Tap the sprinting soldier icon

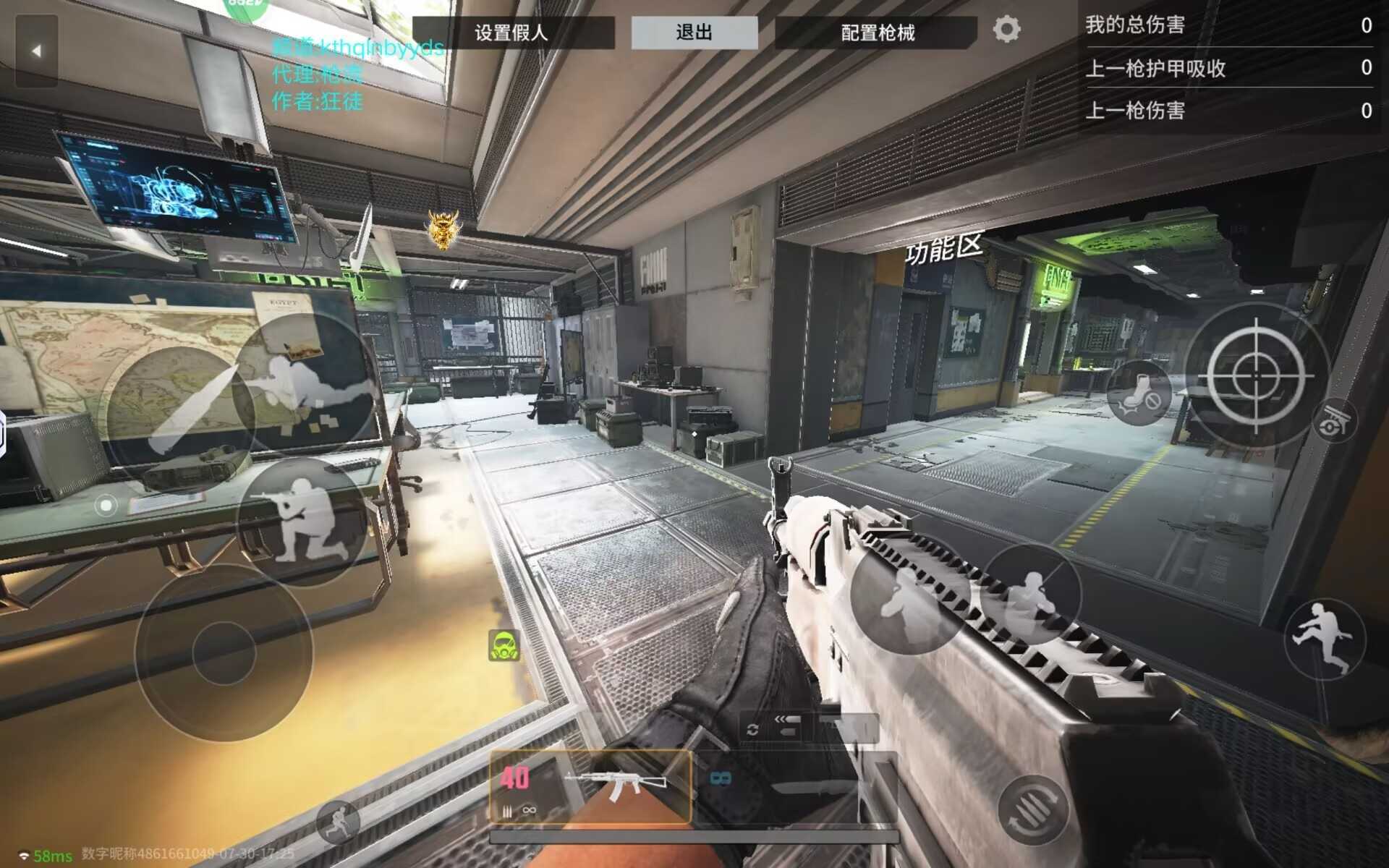[x=338, y=822]
